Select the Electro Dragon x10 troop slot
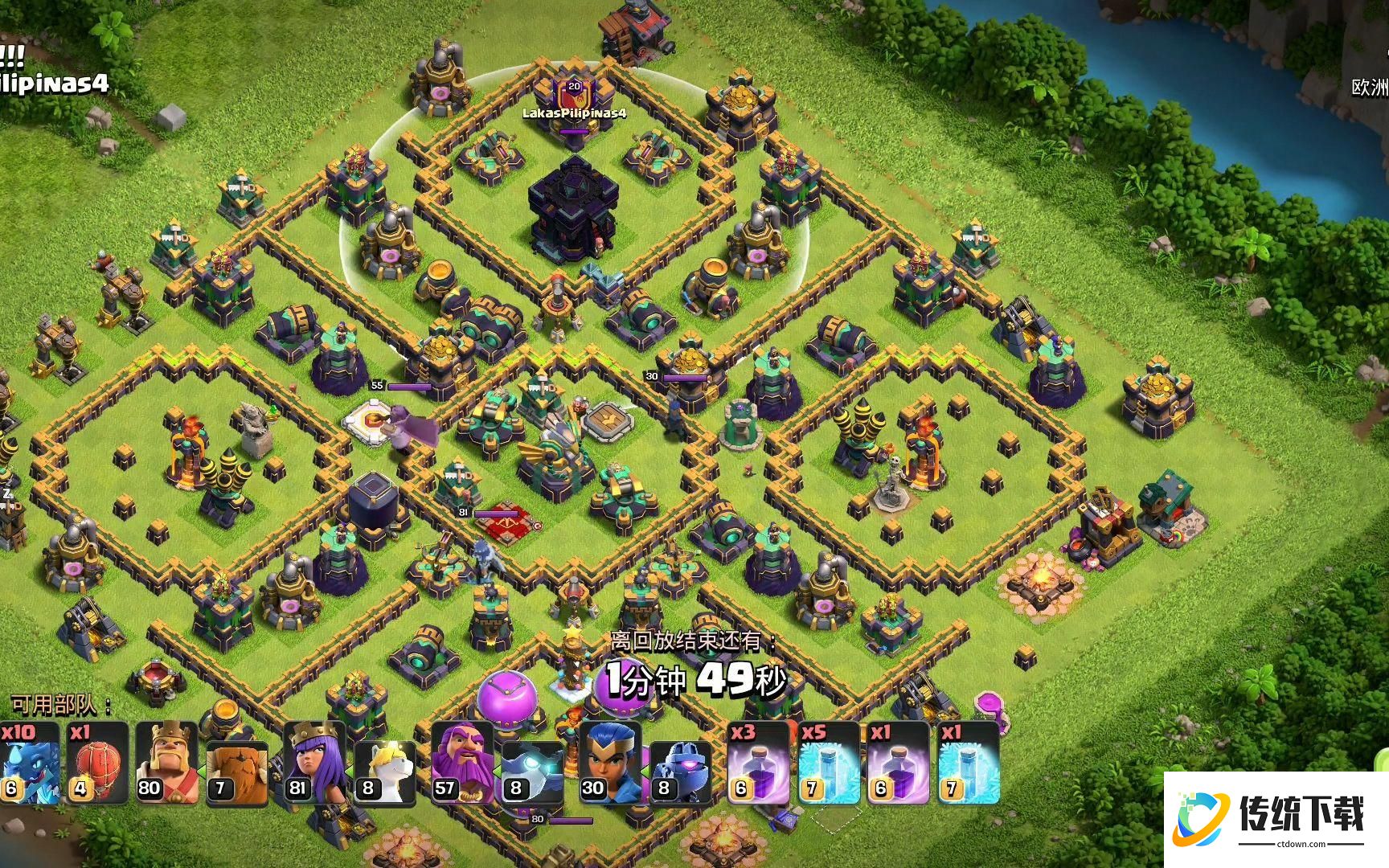This screenshot has height=868, width=1389. tap(29, 764)
